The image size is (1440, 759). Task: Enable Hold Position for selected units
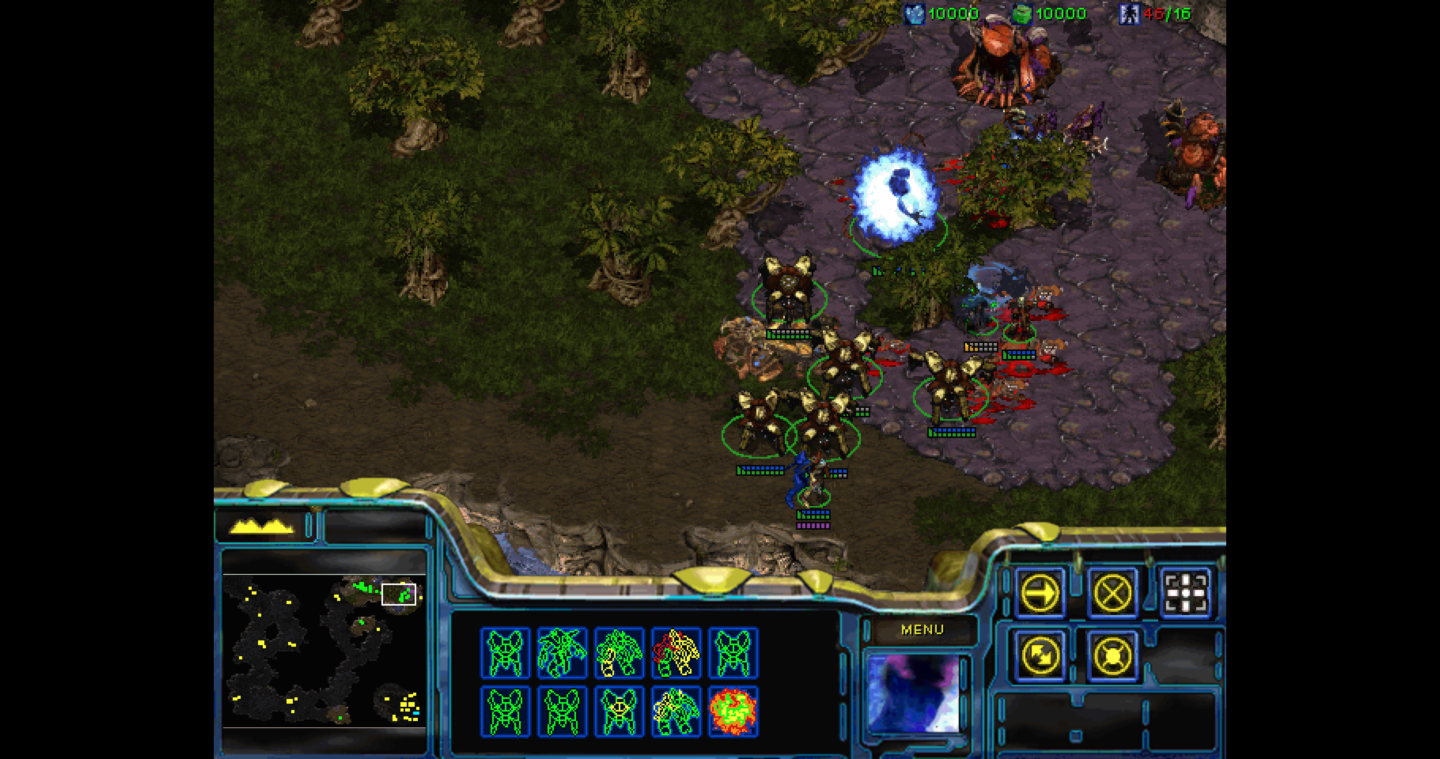1113,657
